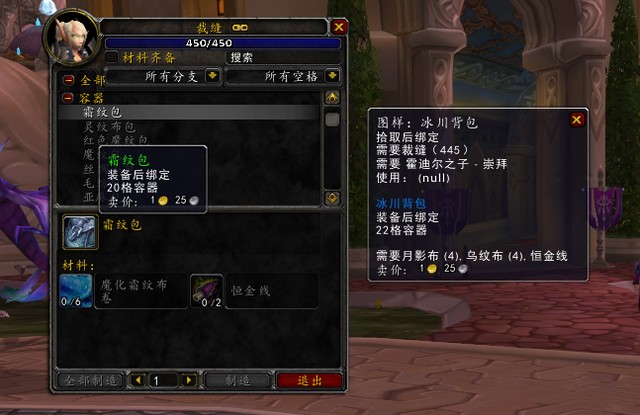Viewport: 640px width, 415px height.
Task: Exit with the red 退出 button
Action: click(308, 381)
